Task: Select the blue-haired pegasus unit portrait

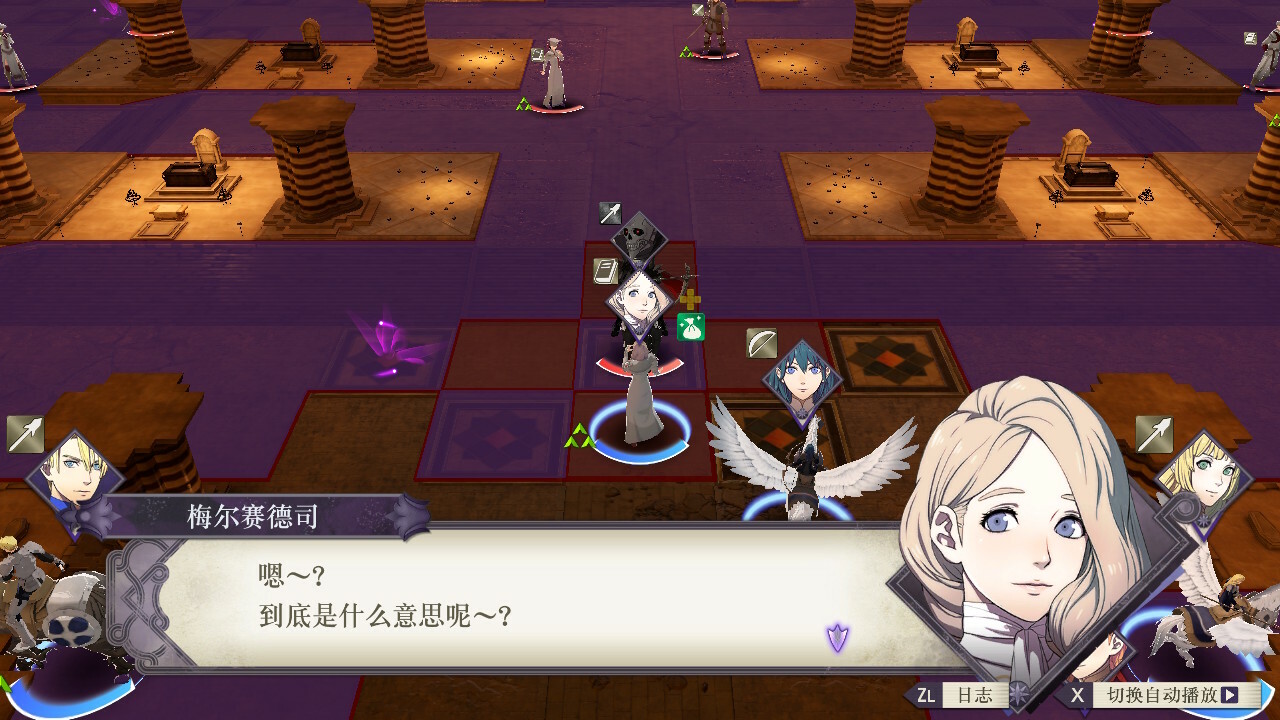Action: coord(802,380)
